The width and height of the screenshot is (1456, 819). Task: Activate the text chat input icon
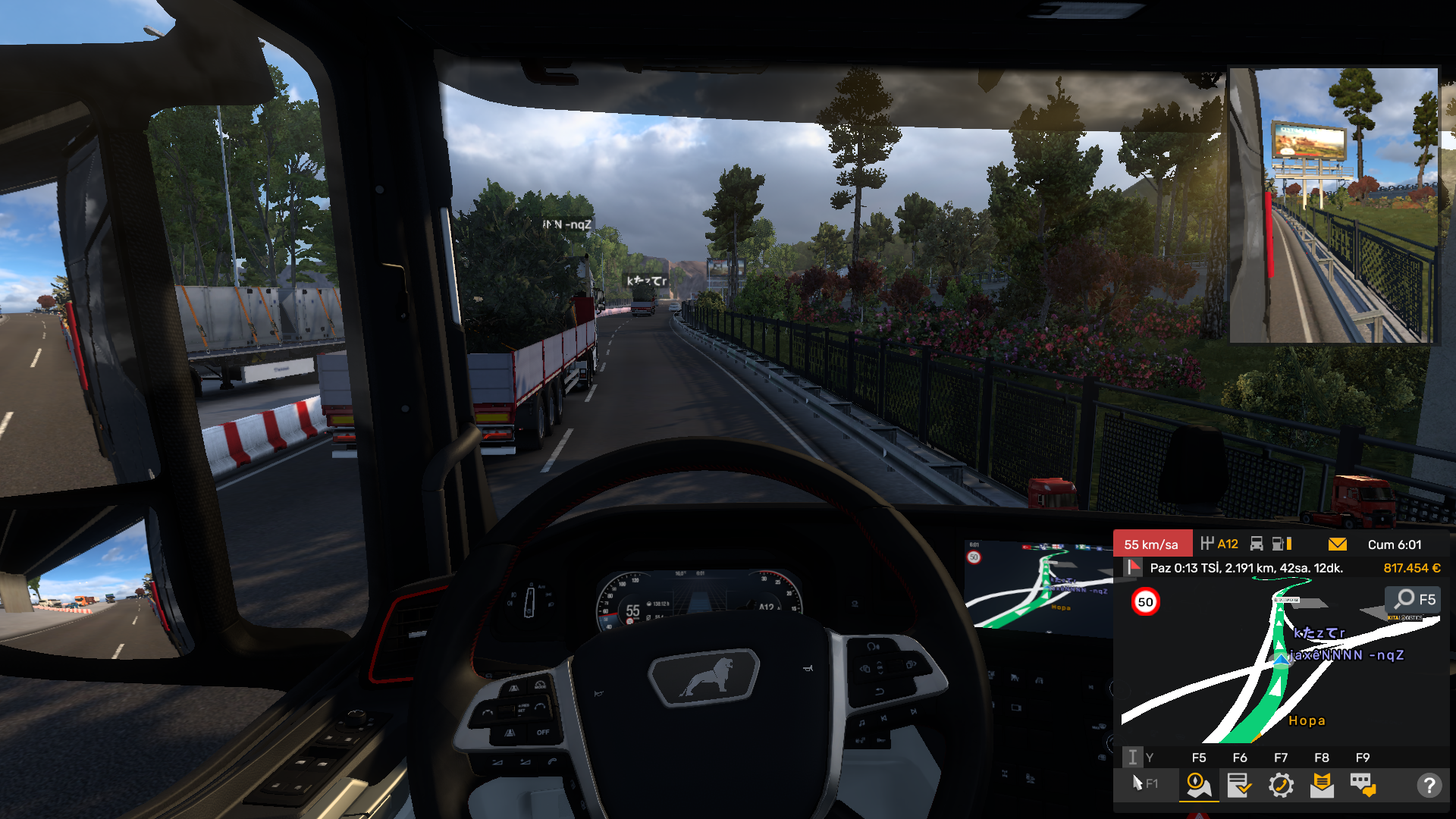(1132, 757)
